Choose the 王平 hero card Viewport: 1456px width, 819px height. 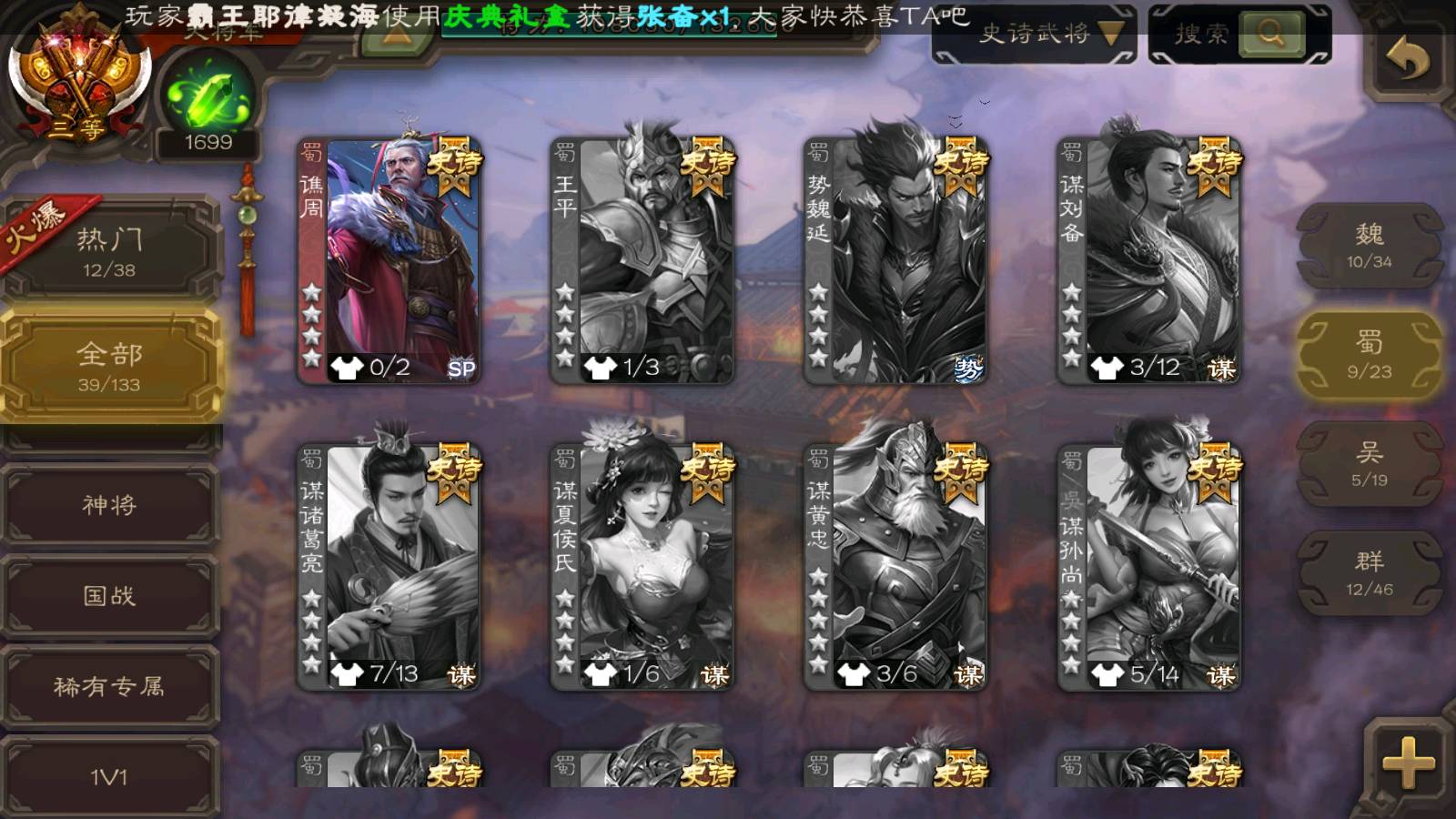pos(642,259)
